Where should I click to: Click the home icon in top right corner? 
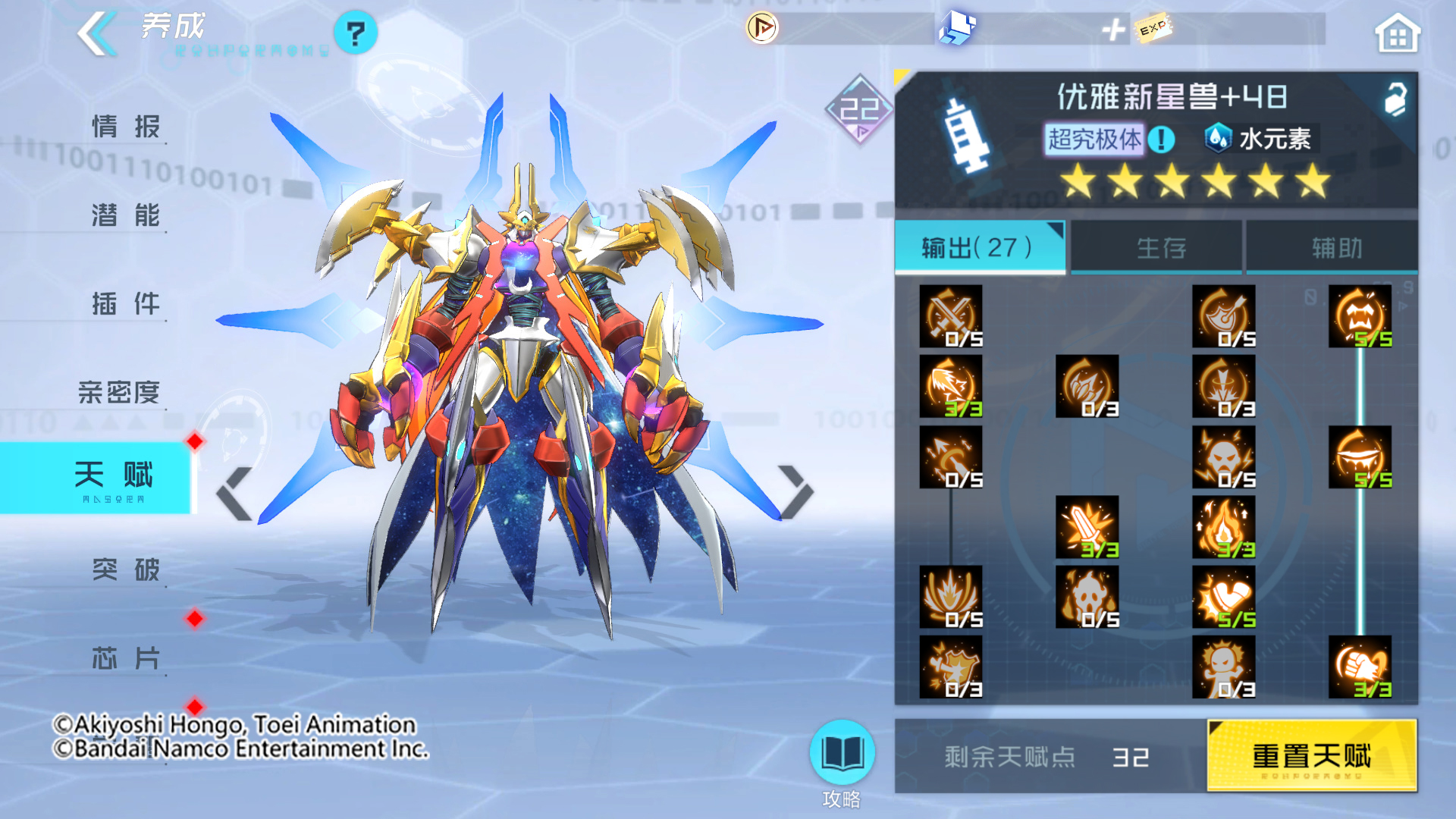1399,32
